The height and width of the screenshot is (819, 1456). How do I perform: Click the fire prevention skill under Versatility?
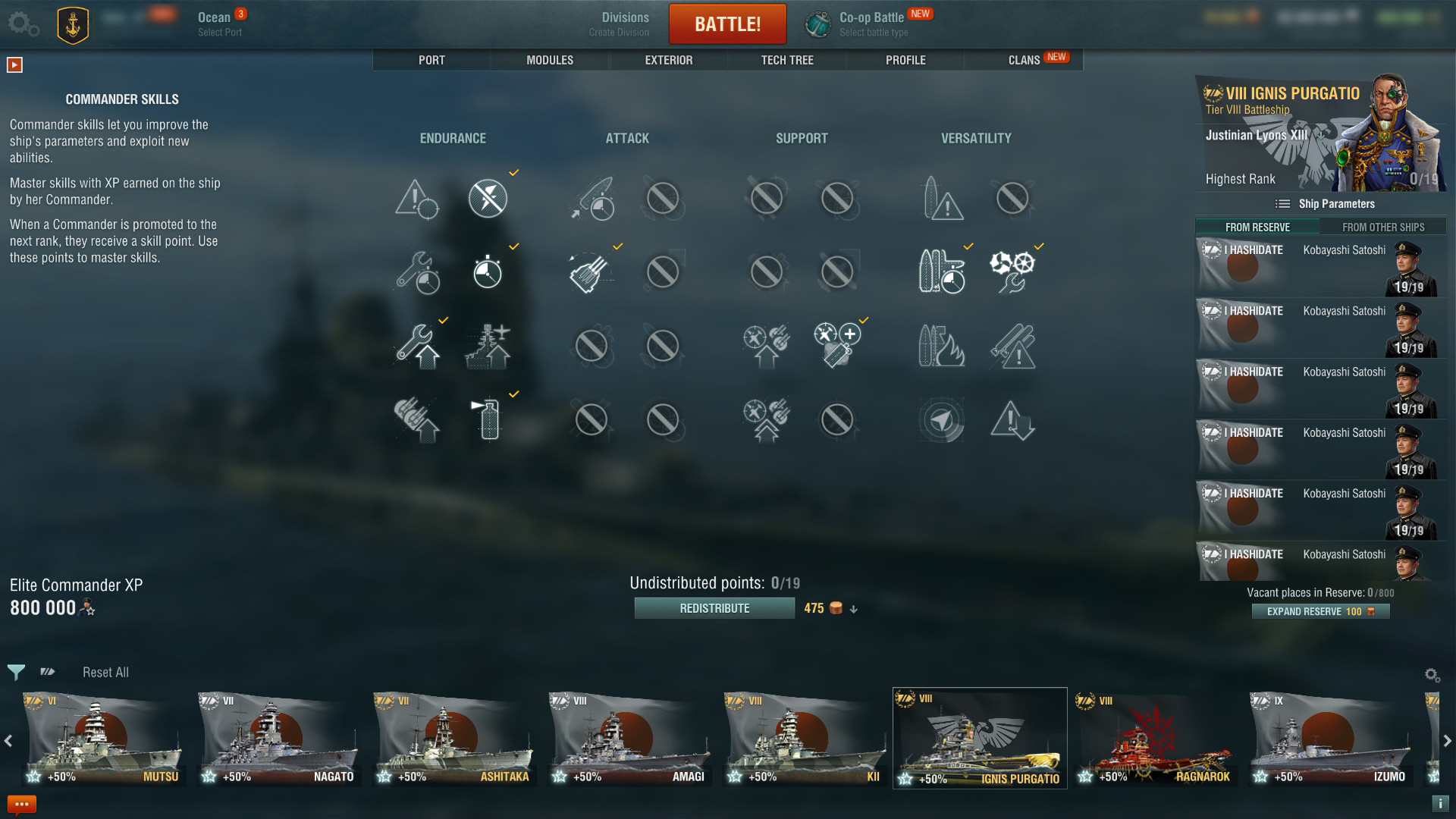pyautogui.click(x=942, y=347)
